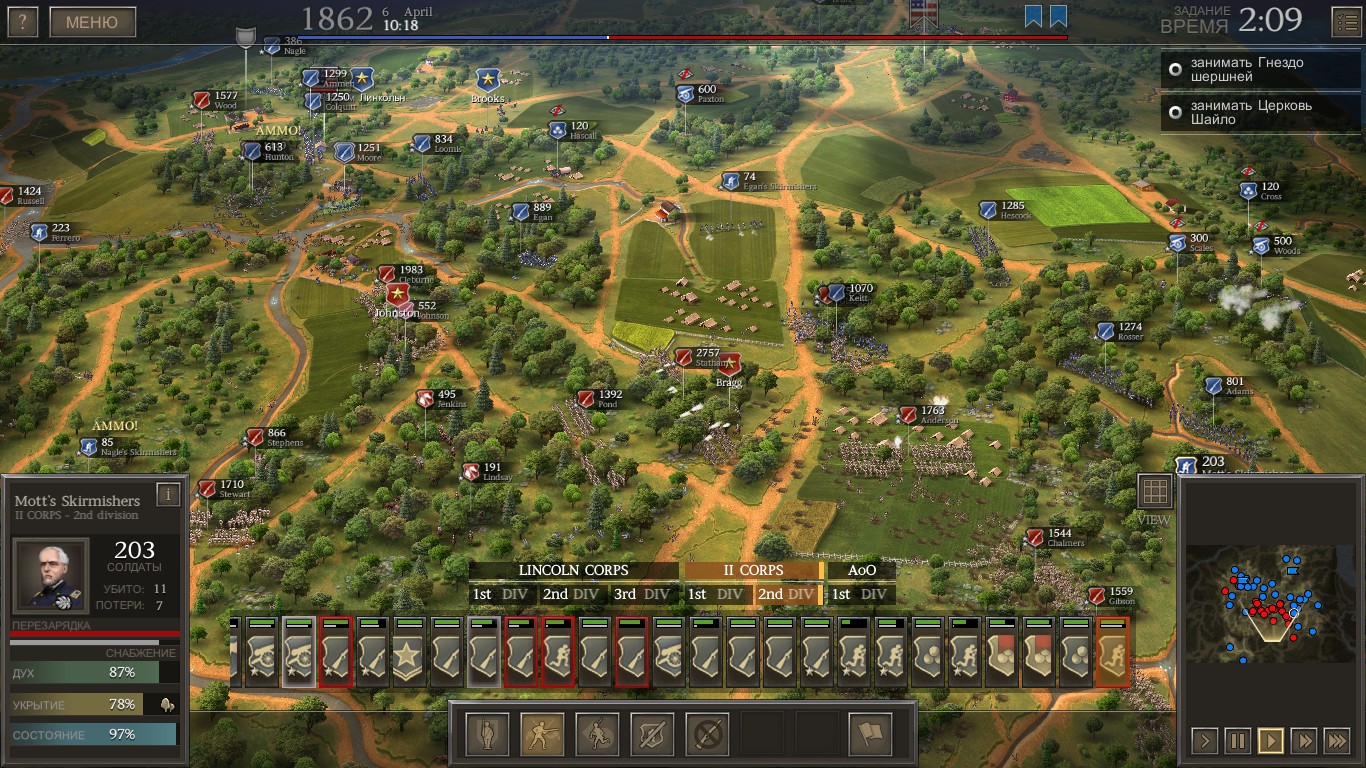Viewport: 1366px width, 768px height.
Task: Click the VIEW grid icon above the minimap
Action: point(1155,490)
